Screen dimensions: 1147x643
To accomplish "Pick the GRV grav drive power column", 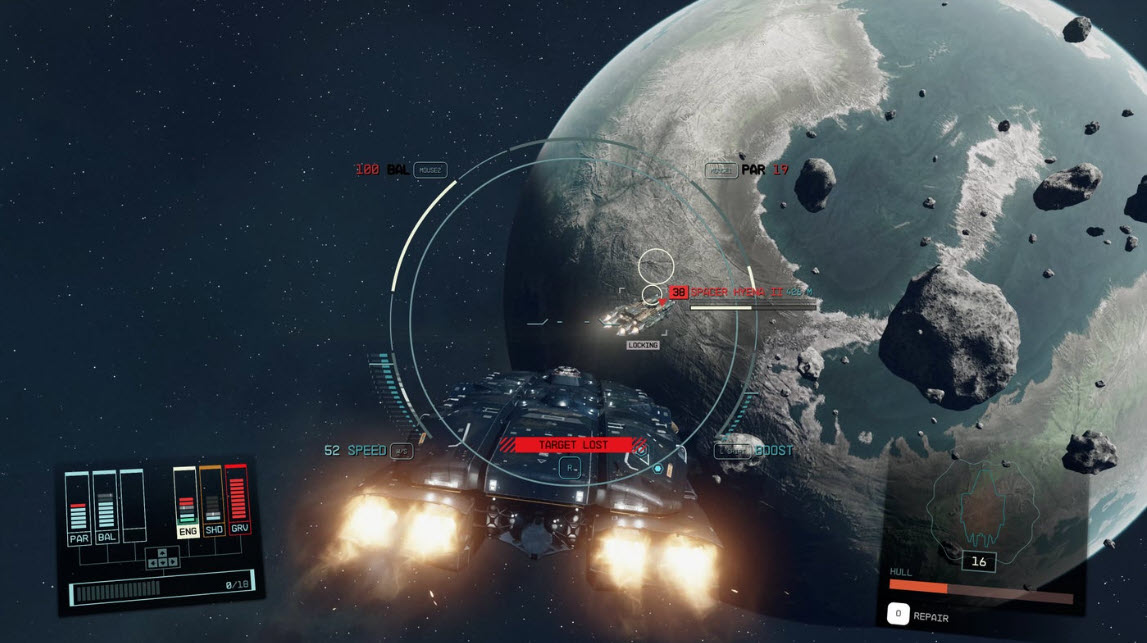I will coord(238,501).
